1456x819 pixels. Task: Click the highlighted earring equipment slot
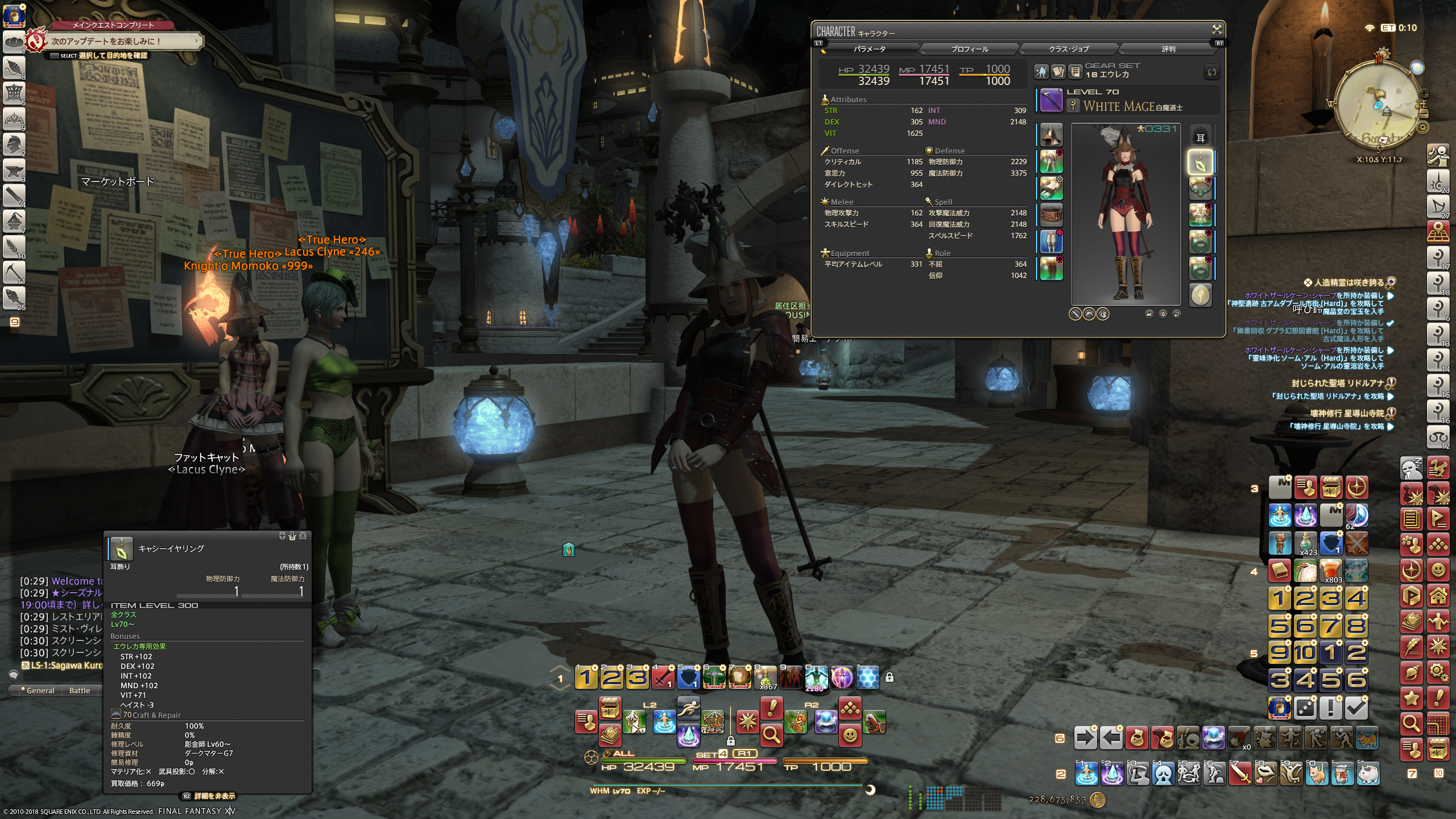[x=1200, y=163]
